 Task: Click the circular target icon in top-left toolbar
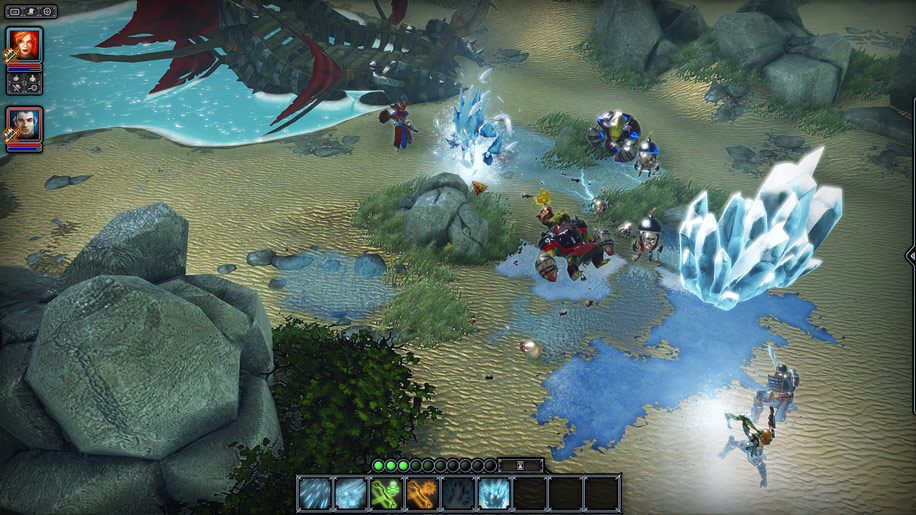tap(47, 11)
